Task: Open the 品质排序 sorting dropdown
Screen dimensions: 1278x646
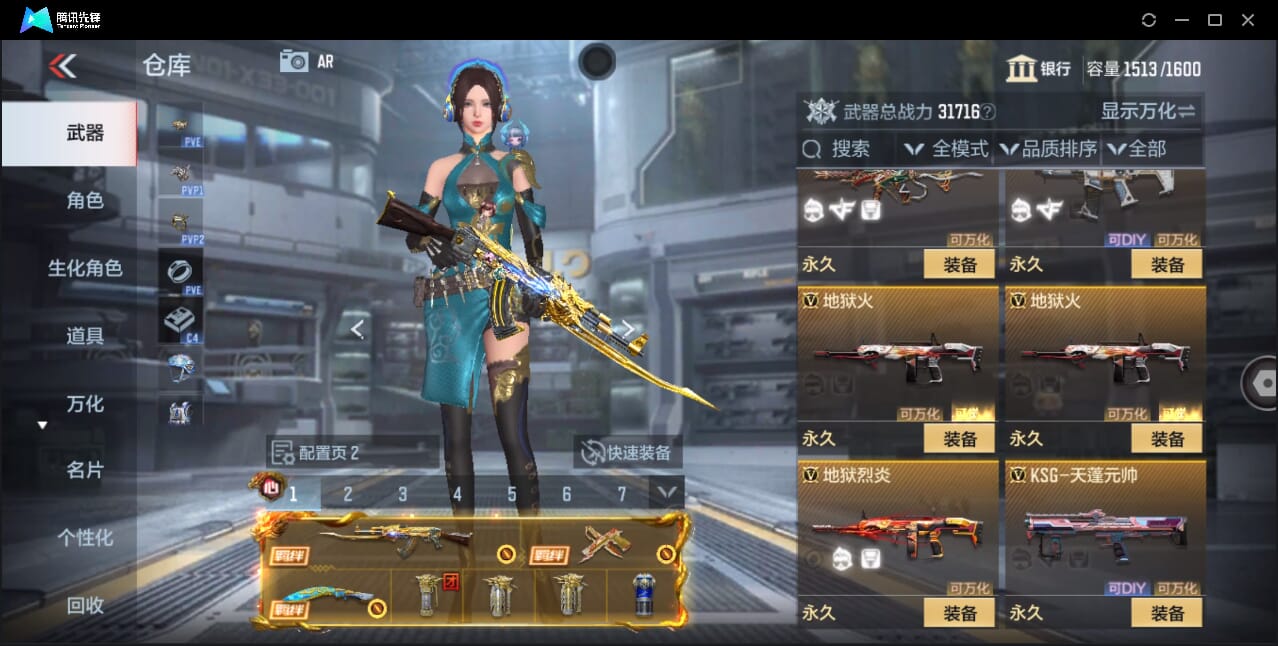Action: (x=1049, y=149)
